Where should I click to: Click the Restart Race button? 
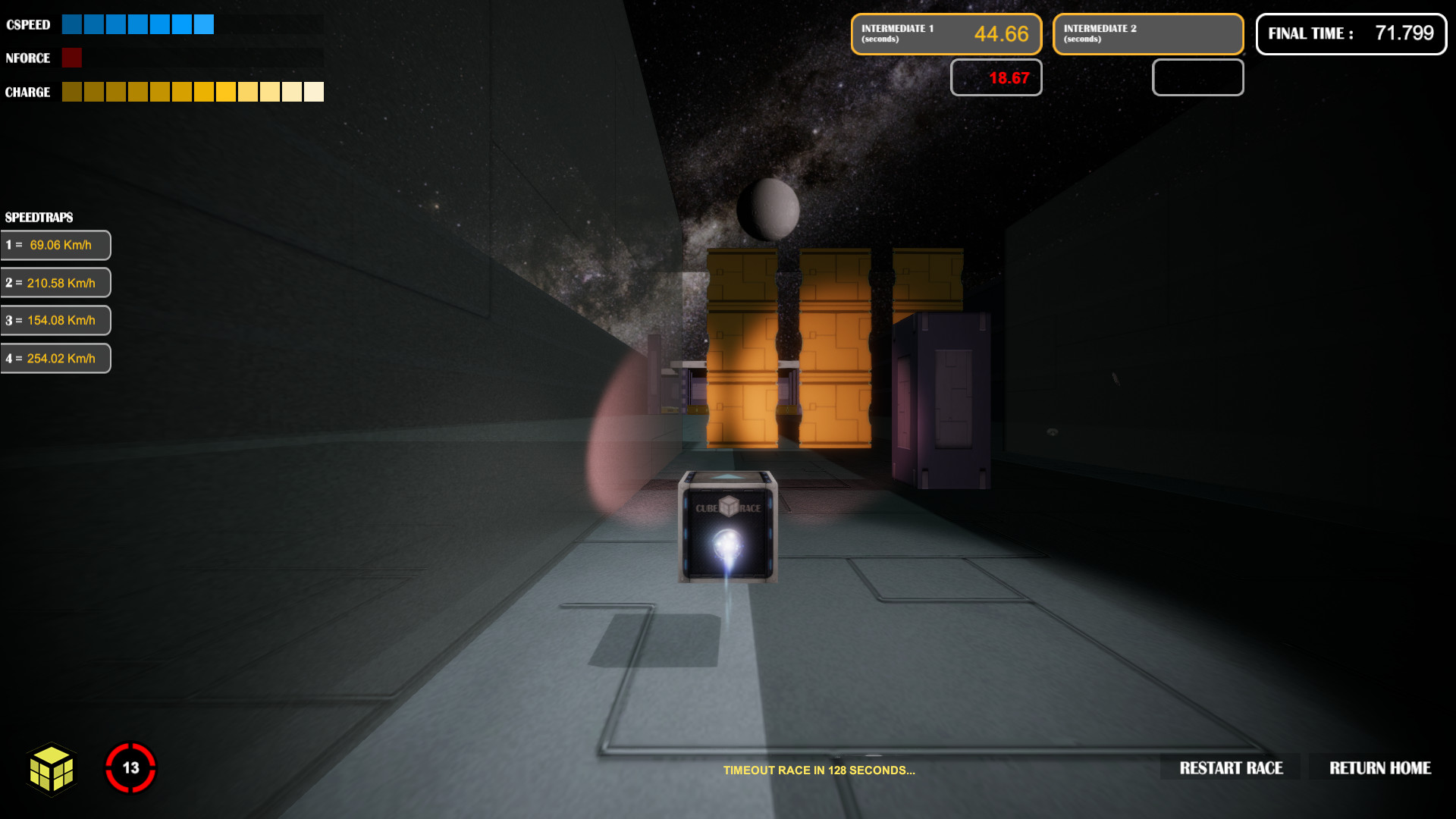coord(1231,768)
